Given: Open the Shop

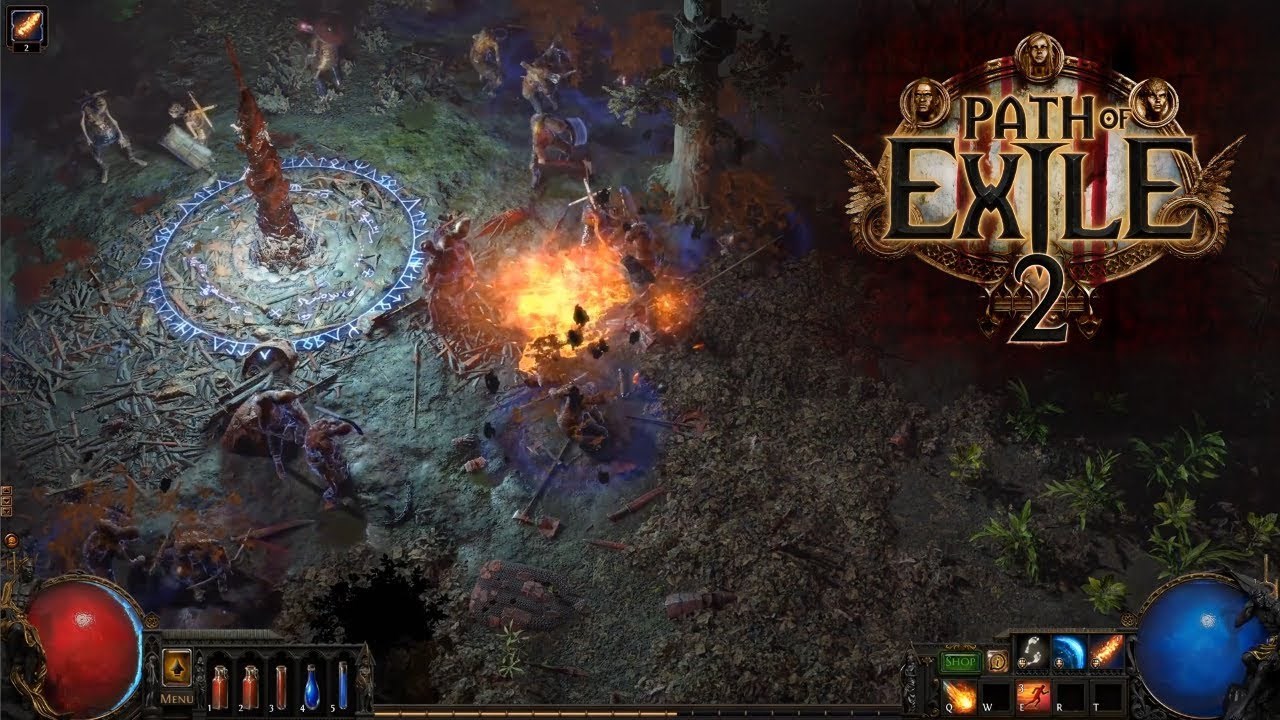Looking at the screenshot, I should 959,661.
